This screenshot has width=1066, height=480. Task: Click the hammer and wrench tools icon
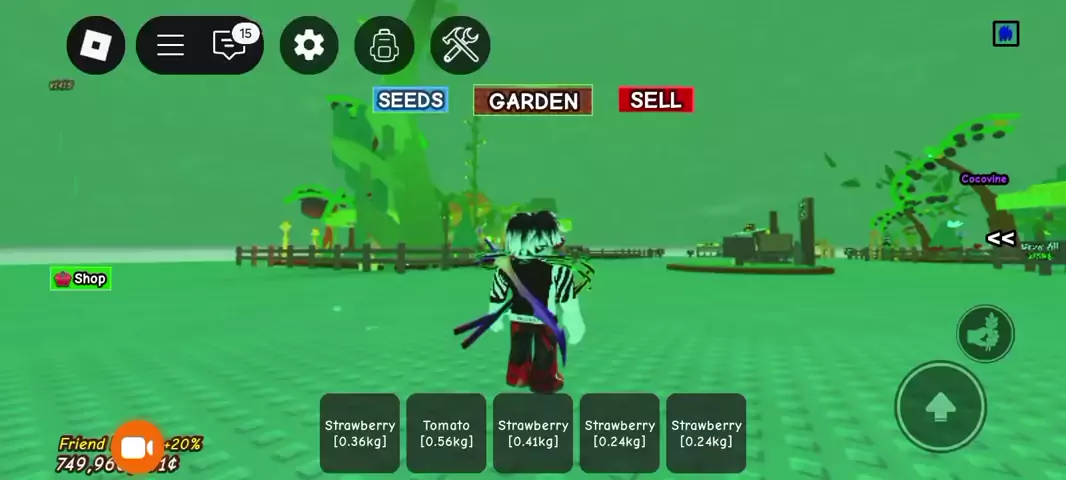[460, 45]
